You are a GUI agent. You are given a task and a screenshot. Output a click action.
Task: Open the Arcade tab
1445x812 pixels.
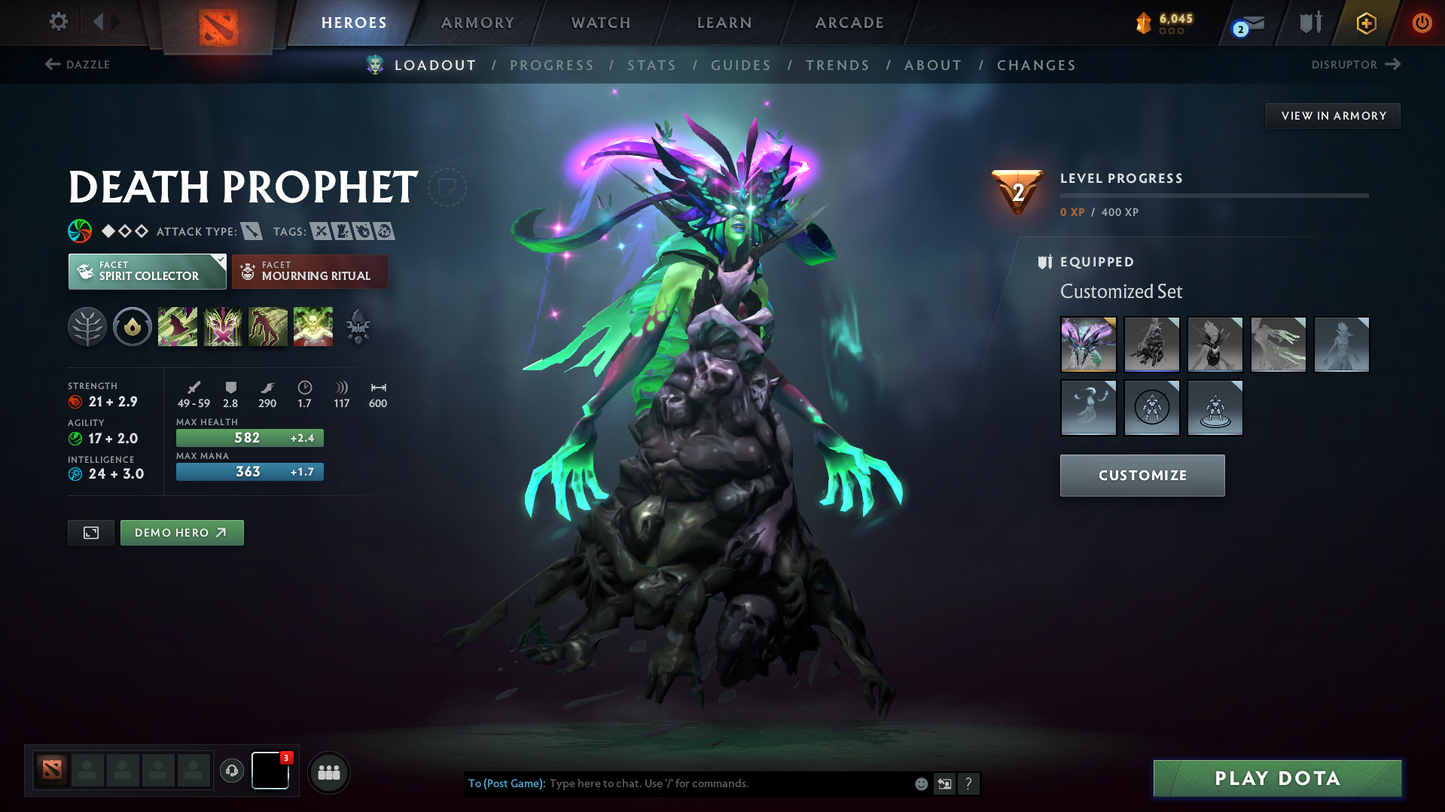[x=849, y=22]
